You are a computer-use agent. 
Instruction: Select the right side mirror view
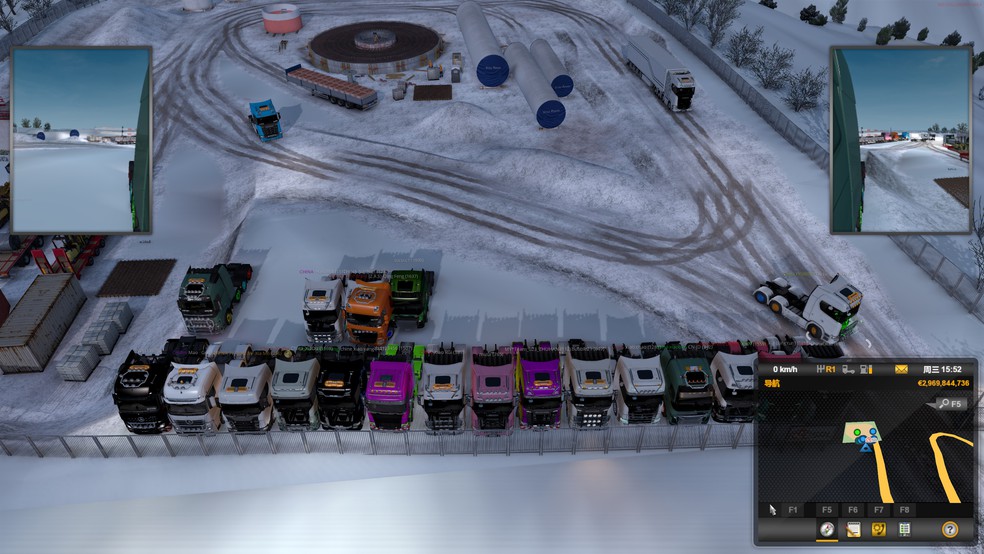(900, 139)
